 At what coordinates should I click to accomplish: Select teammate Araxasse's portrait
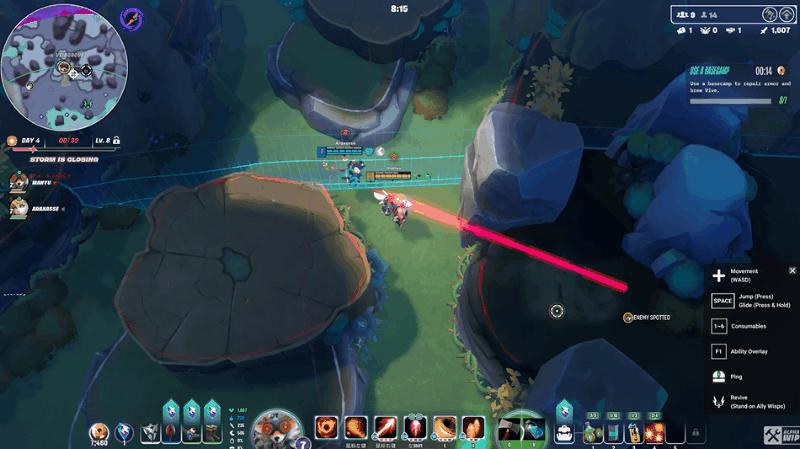pos(18,209)
